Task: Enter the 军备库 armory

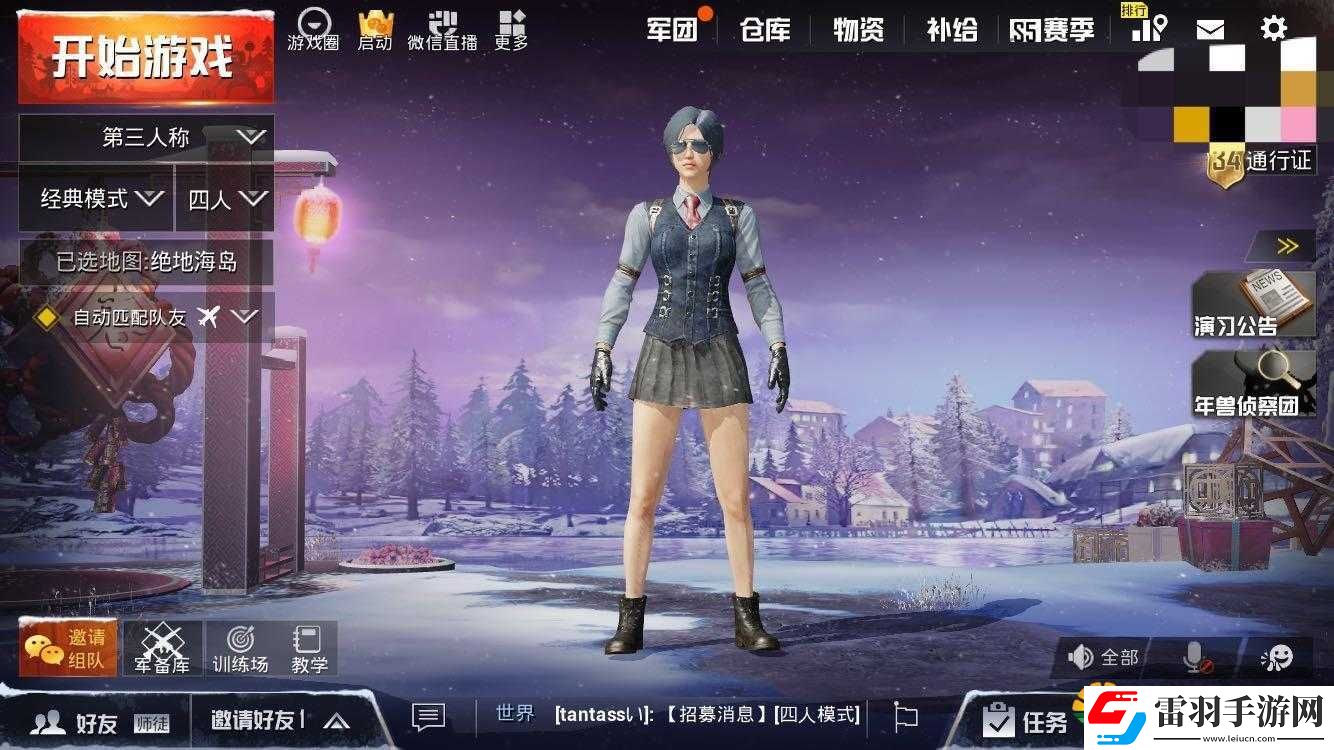Action: [164, 646]
